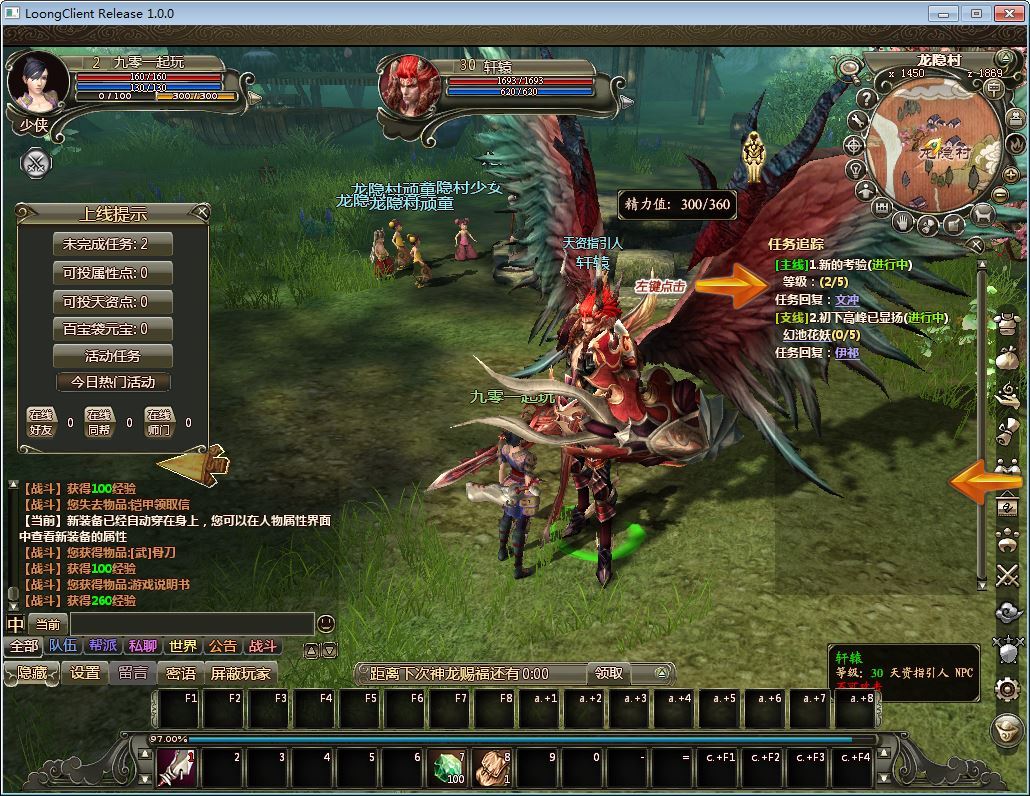Image resolution: width=1030 pixels, height=796 pixels.
Task: Open the 活动任务 list
Action: (x=112, y=356)
